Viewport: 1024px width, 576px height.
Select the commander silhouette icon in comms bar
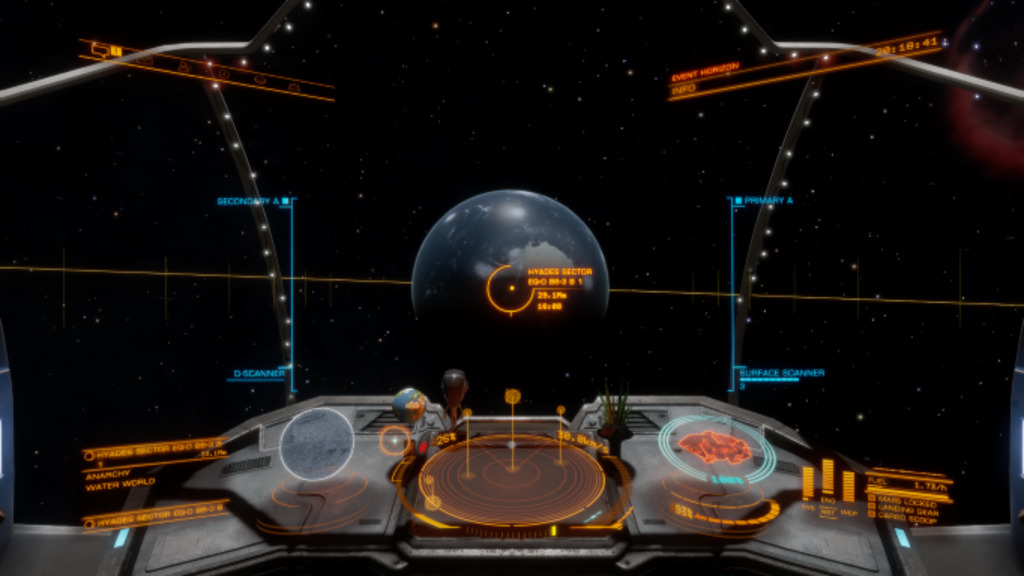tap(184, 66)
